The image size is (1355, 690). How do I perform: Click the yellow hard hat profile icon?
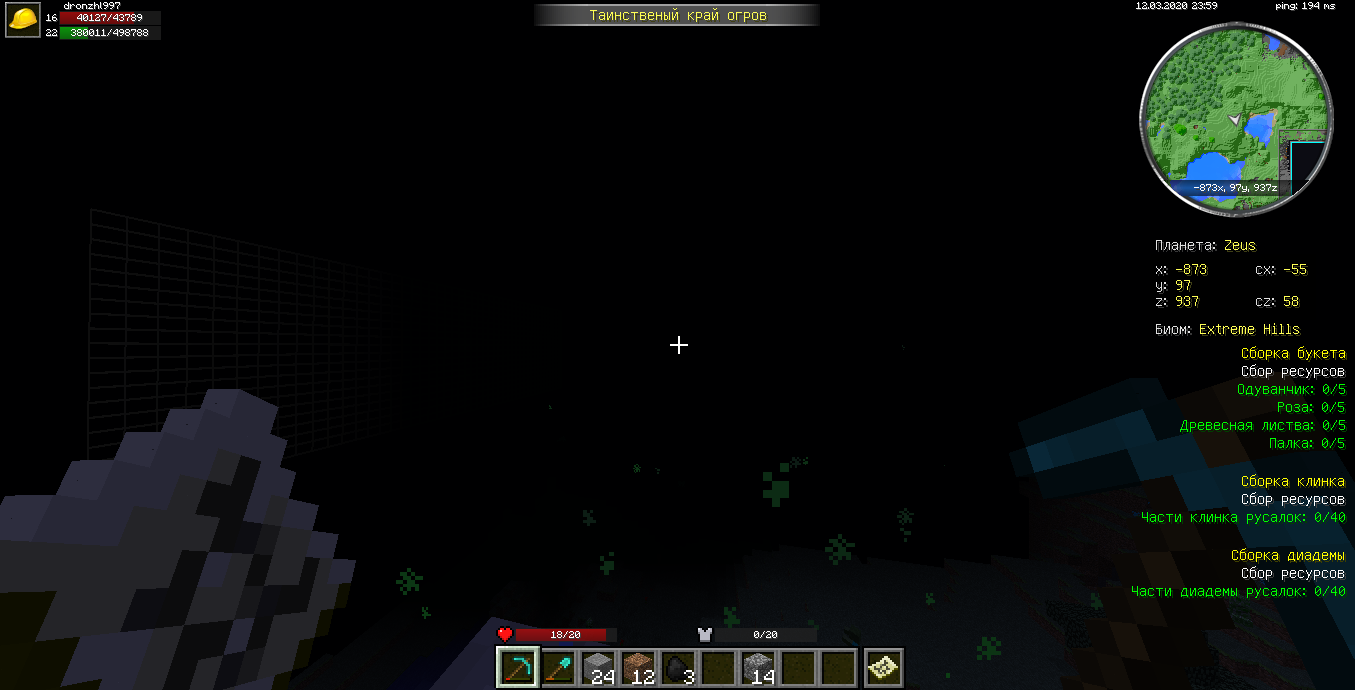click(23, 20)
